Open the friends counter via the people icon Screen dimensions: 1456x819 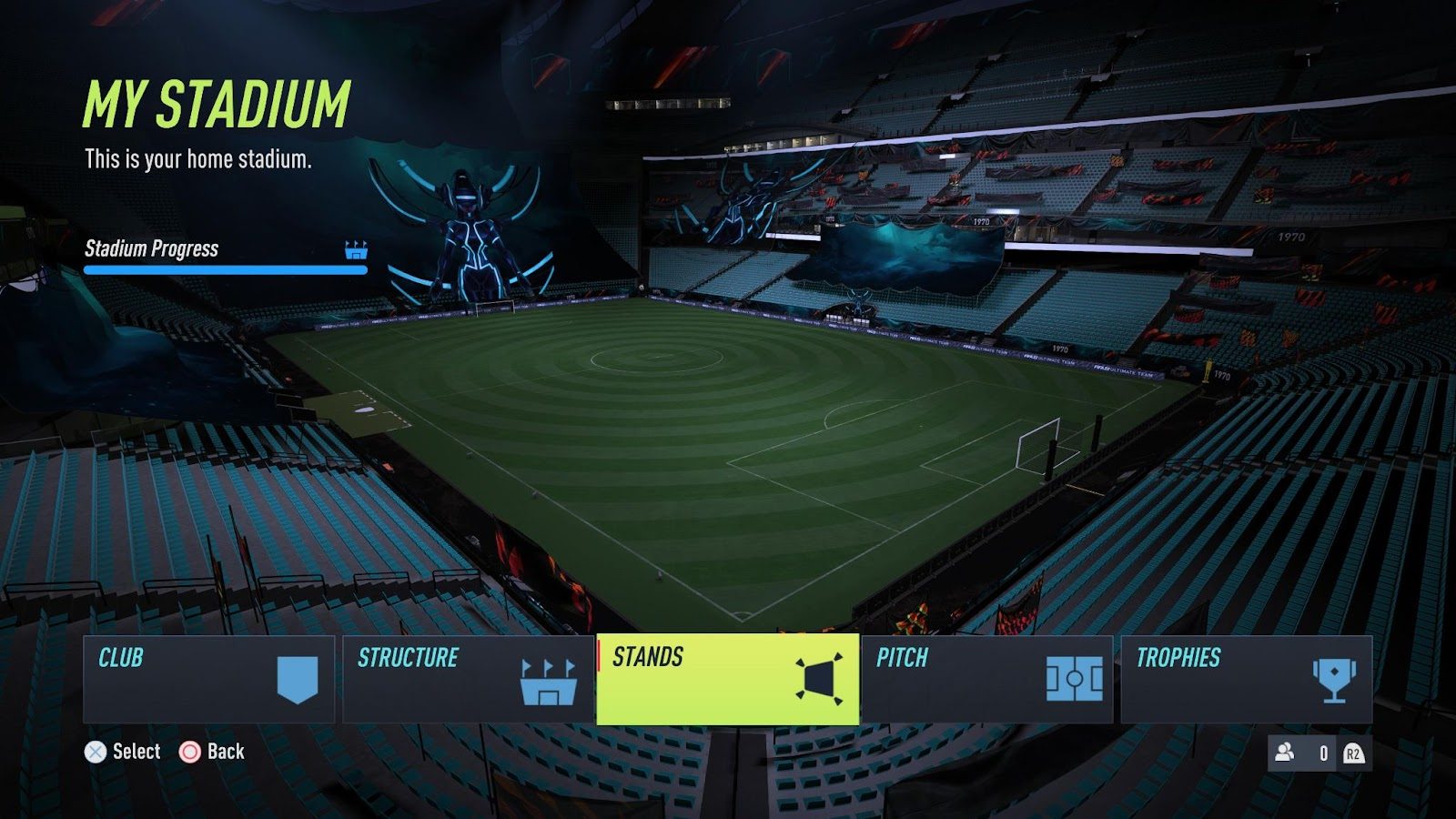coord(1286,752)
